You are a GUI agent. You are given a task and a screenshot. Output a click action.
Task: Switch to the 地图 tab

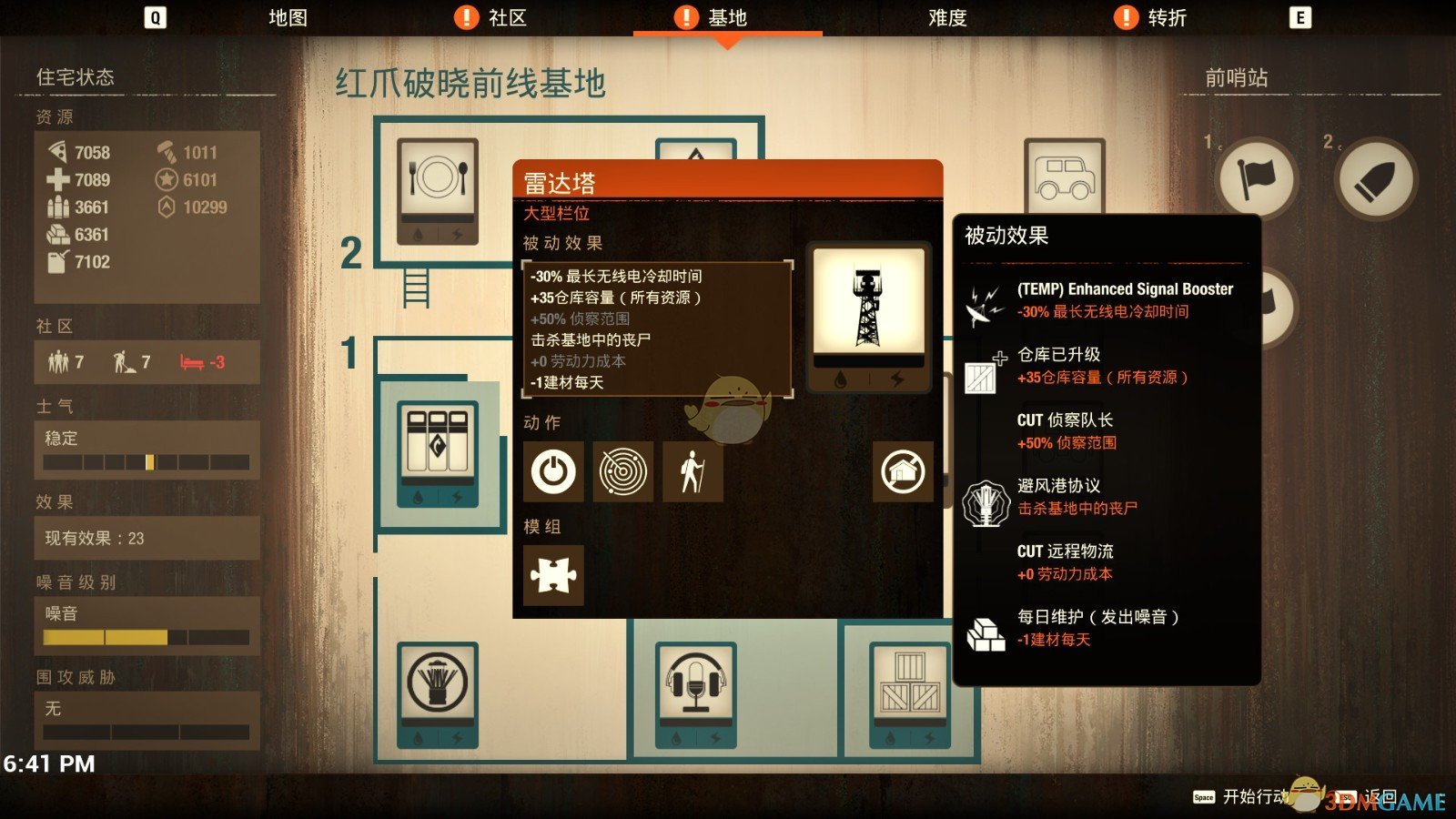coord(288,16)
